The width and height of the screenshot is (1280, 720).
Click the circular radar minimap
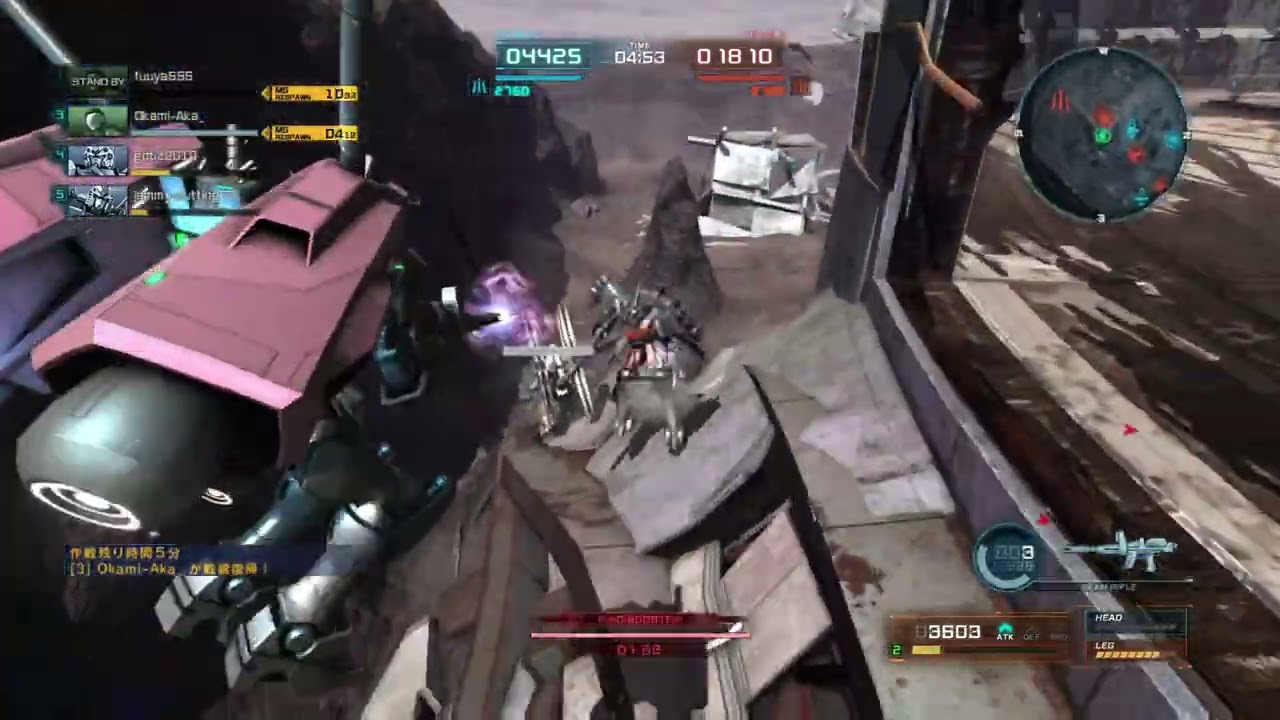point(1102,135)
